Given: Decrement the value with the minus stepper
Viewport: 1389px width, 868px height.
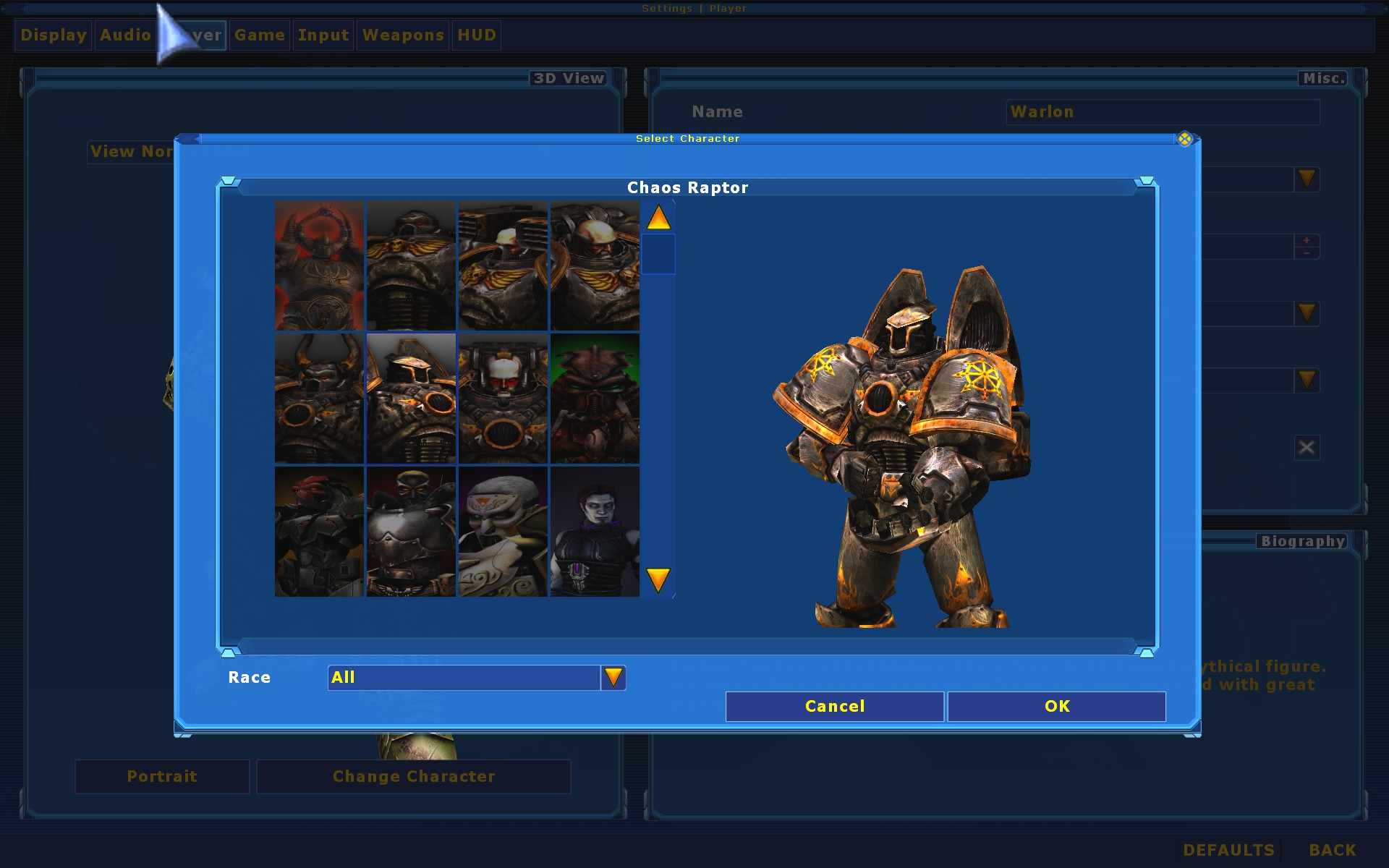Looking at the screenshot, I should tap(1307, 253).
